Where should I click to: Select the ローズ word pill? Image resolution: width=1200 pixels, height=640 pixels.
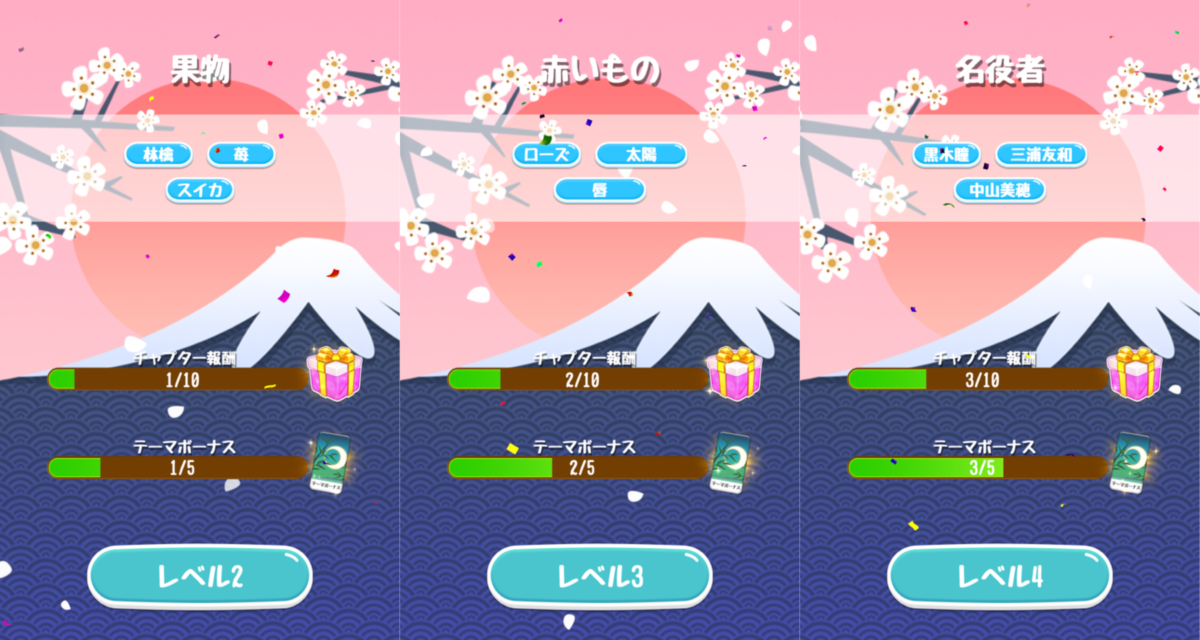(547, 155)
